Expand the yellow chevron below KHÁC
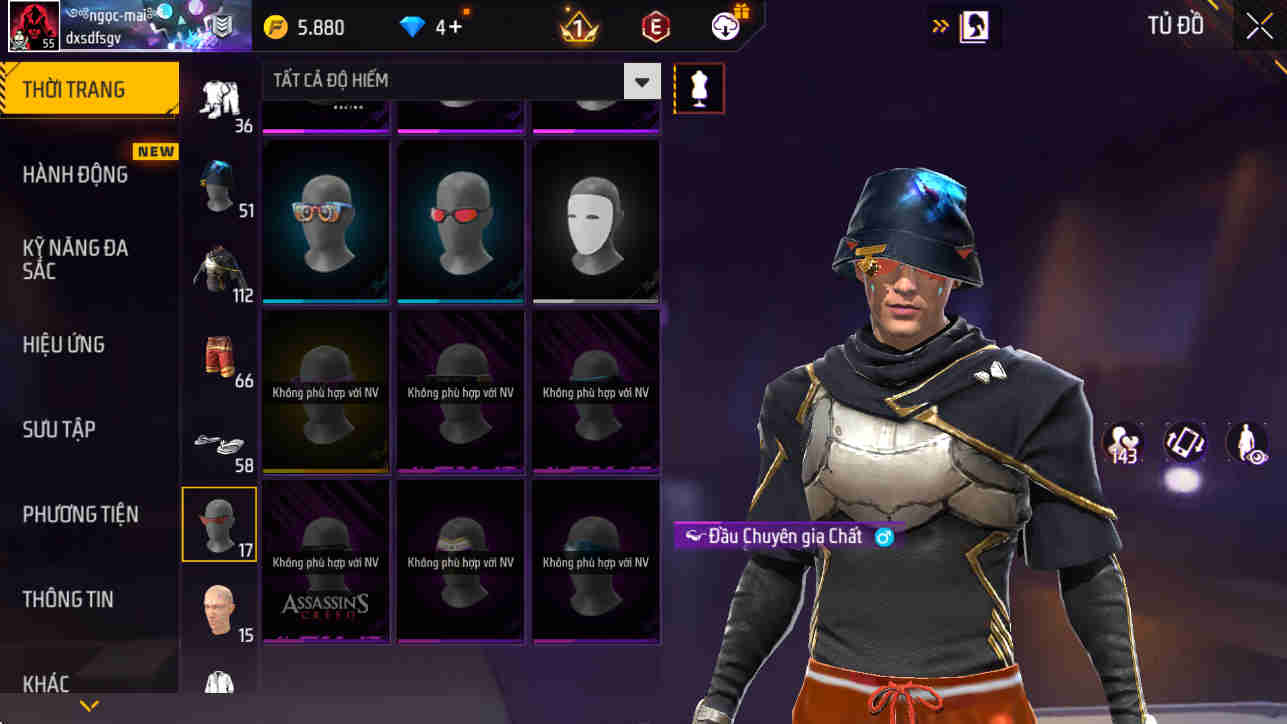This screenshot has width=1287, height=724. coord(88,707)
